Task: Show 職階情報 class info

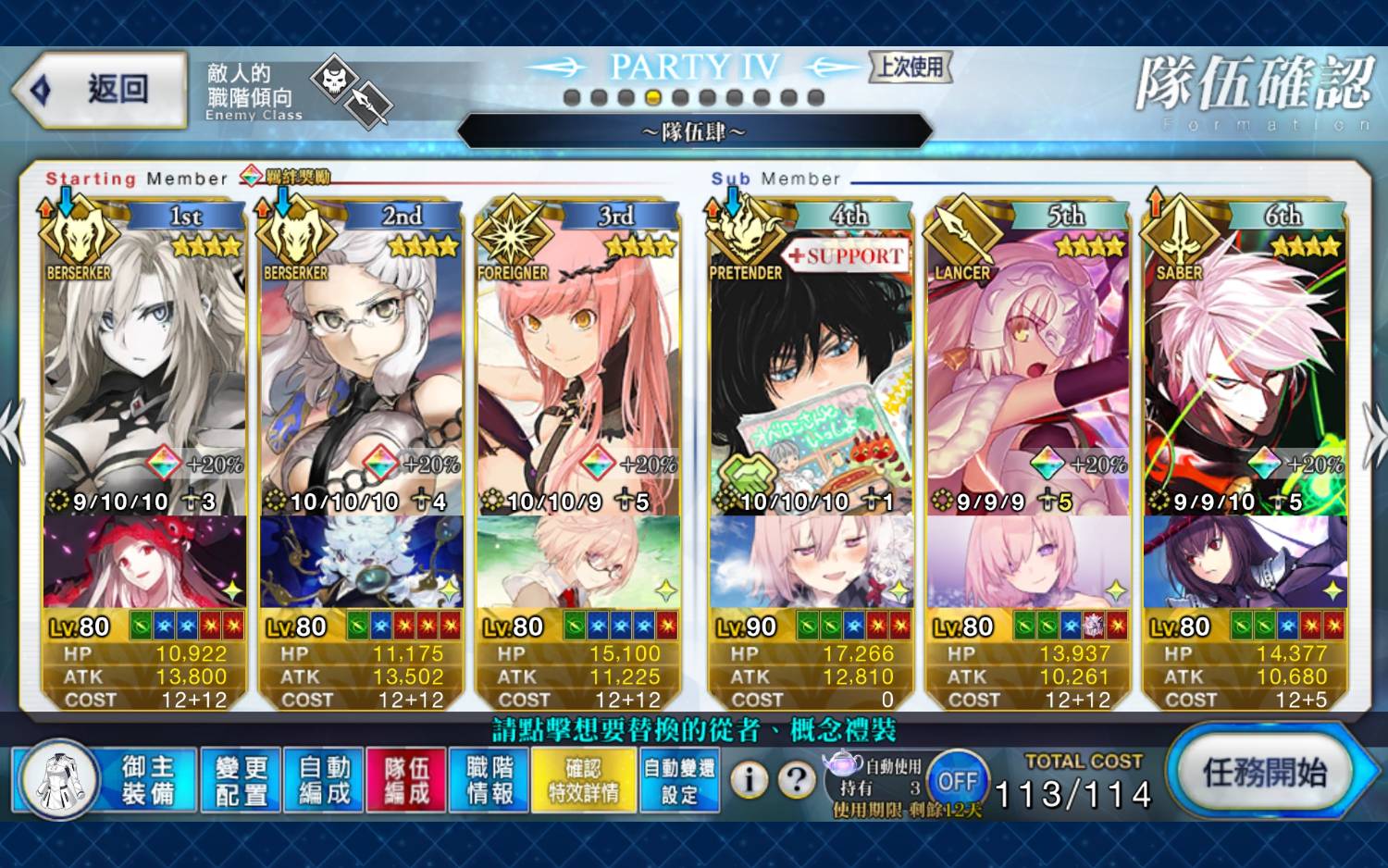Action: point(490,780)
